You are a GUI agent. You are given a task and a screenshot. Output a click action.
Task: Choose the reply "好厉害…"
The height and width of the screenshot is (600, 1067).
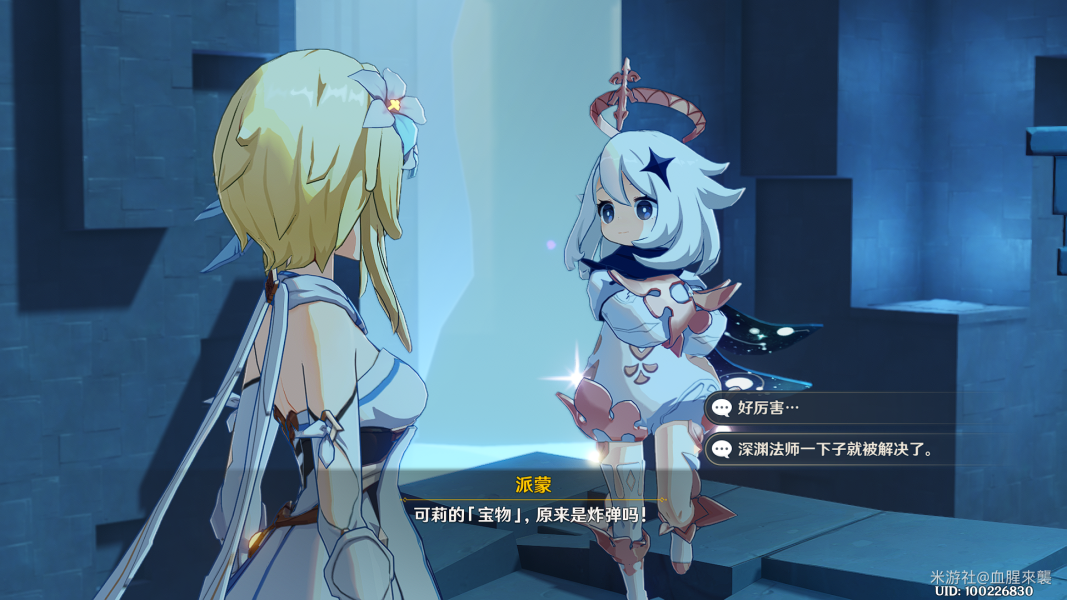[770, 407]
